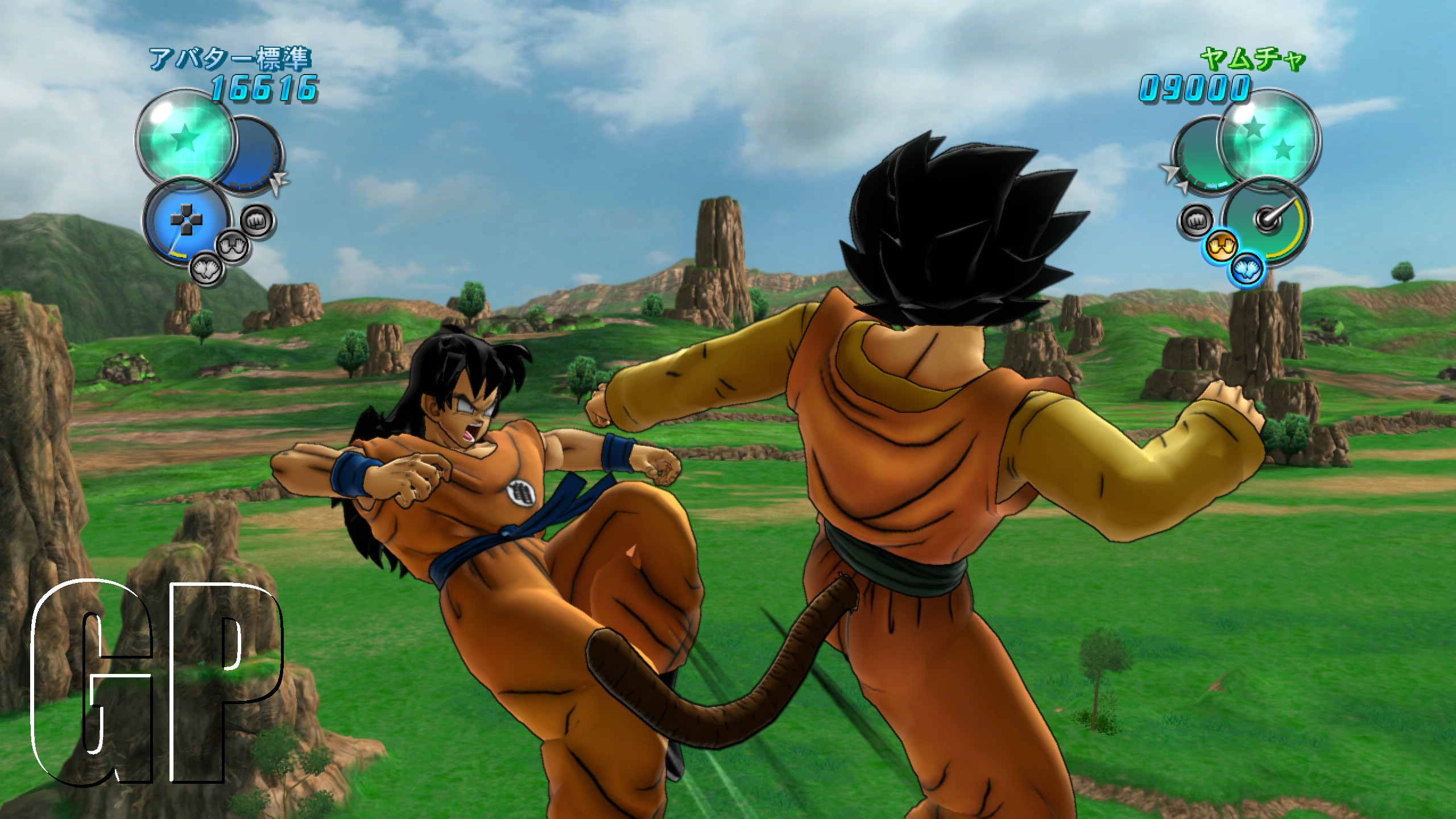Select the avatar's grey open-hands icon
The width and height of the screenshot is (1456, 819).
[233, 246]
